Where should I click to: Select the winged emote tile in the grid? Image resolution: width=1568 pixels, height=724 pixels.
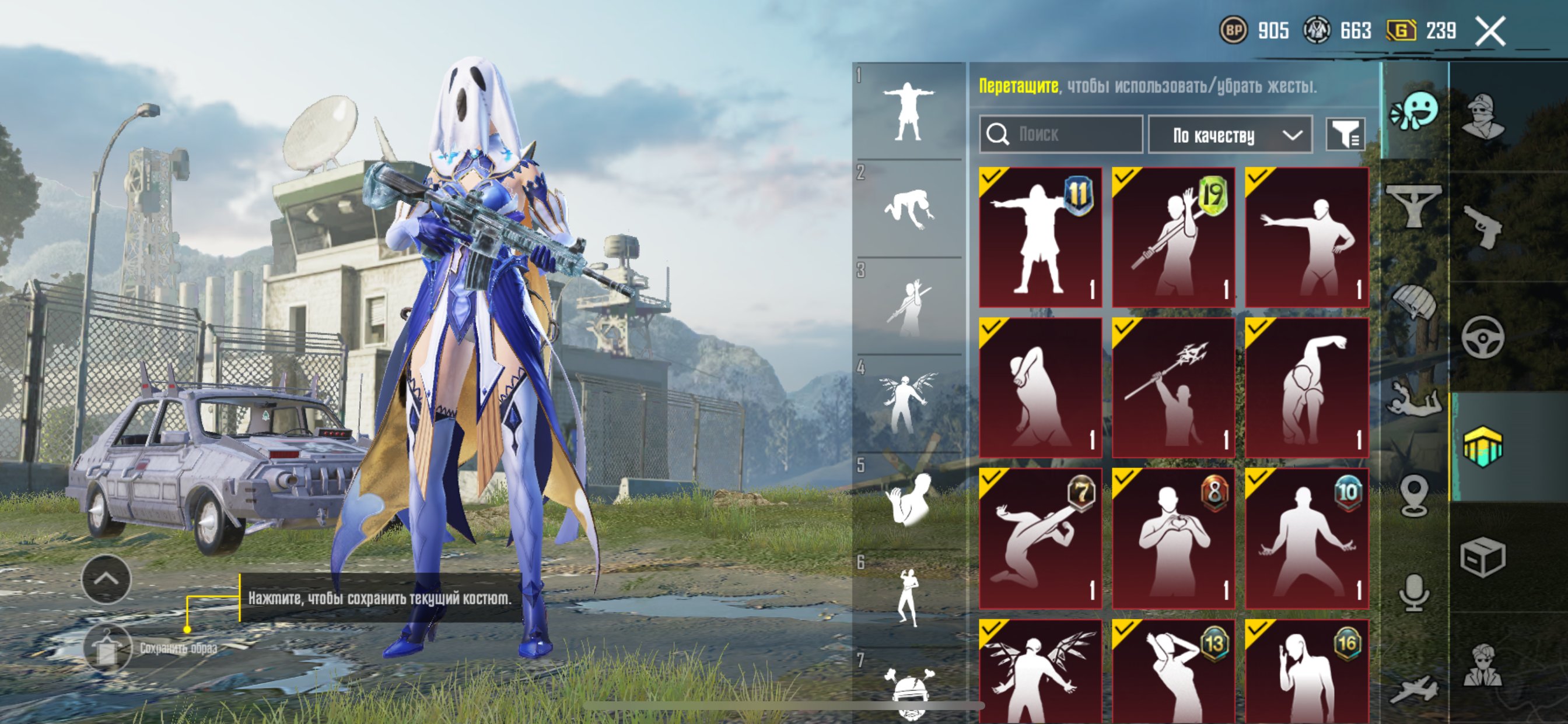pyautogui.click(x=1040, y=672)
